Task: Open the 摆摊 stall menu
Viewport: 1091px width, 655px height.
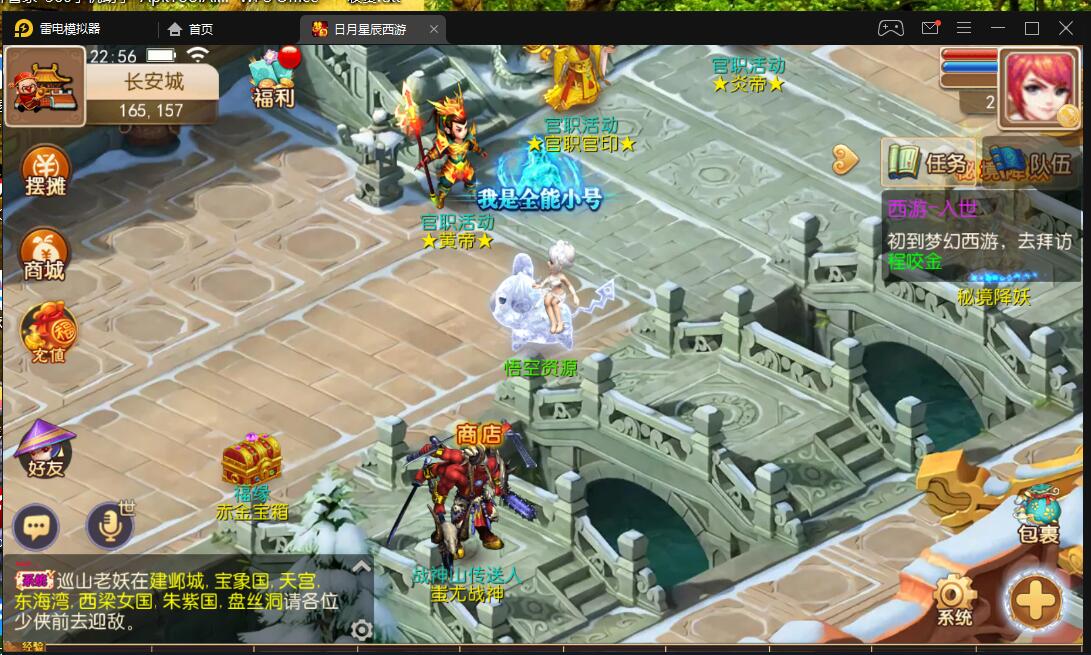Action: 45,170
